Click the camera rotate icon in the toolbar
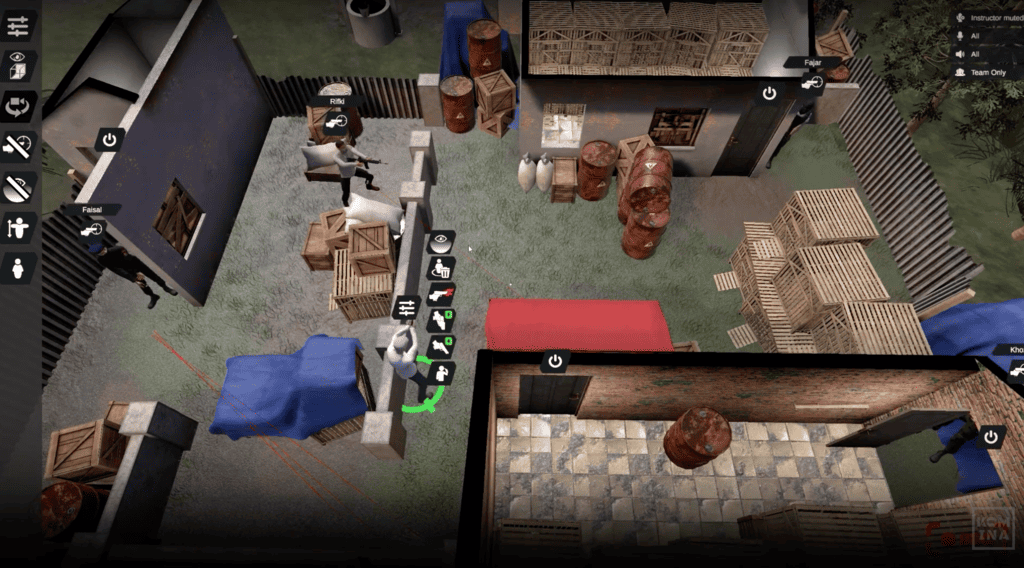Screen dimensions: 1024x568 [20, 105]
